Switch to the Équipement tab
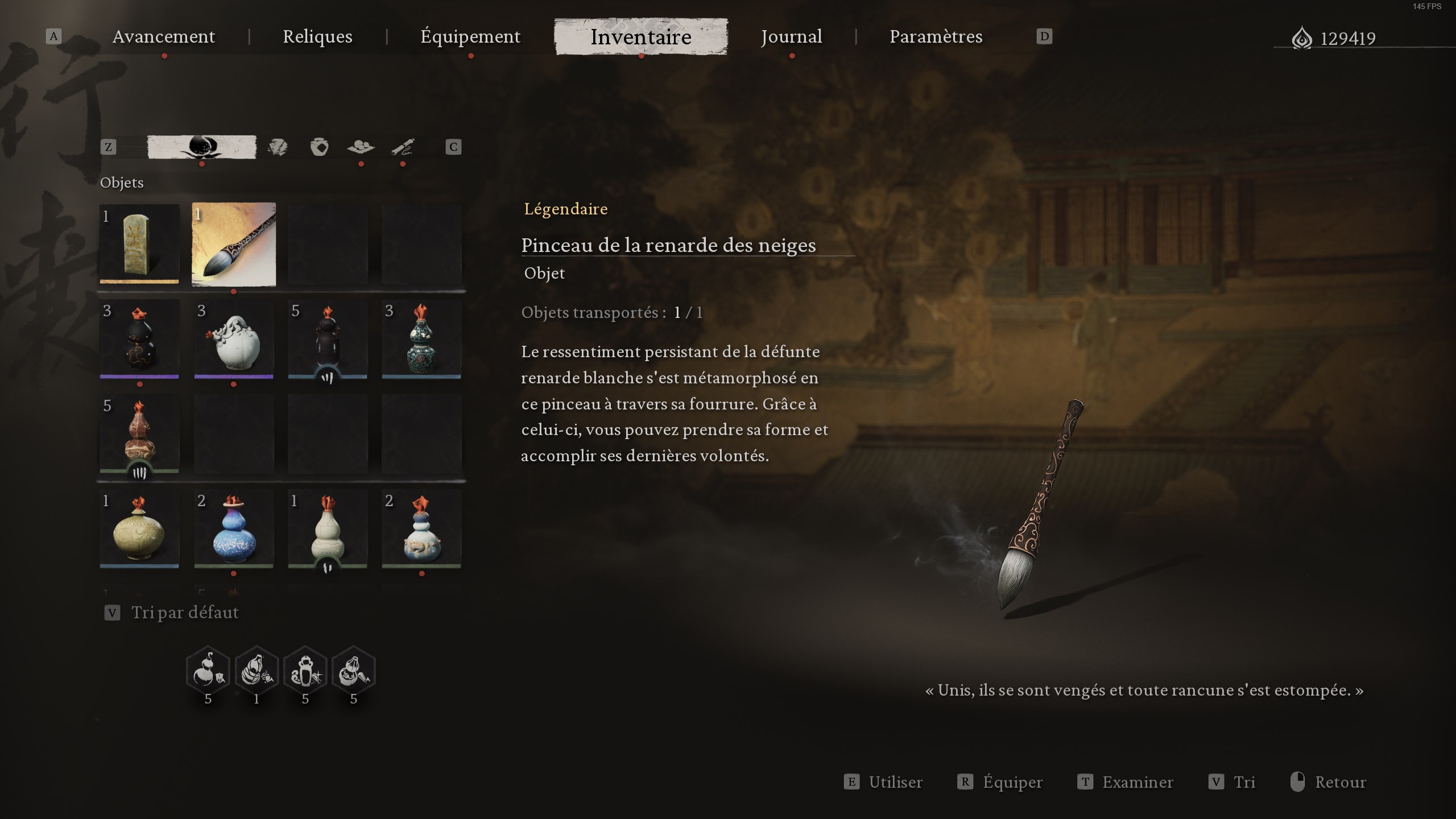1456x819 pixels. (x=470, y=36)
